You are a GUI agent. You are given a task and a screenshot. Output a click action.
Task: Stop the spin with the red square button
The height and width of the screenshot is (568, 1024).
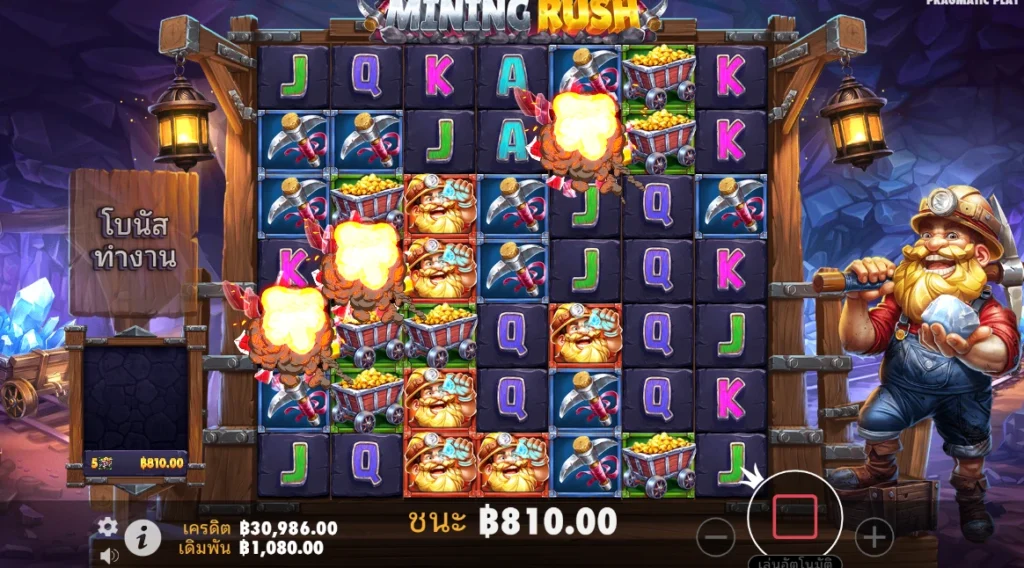click(795, 516)
